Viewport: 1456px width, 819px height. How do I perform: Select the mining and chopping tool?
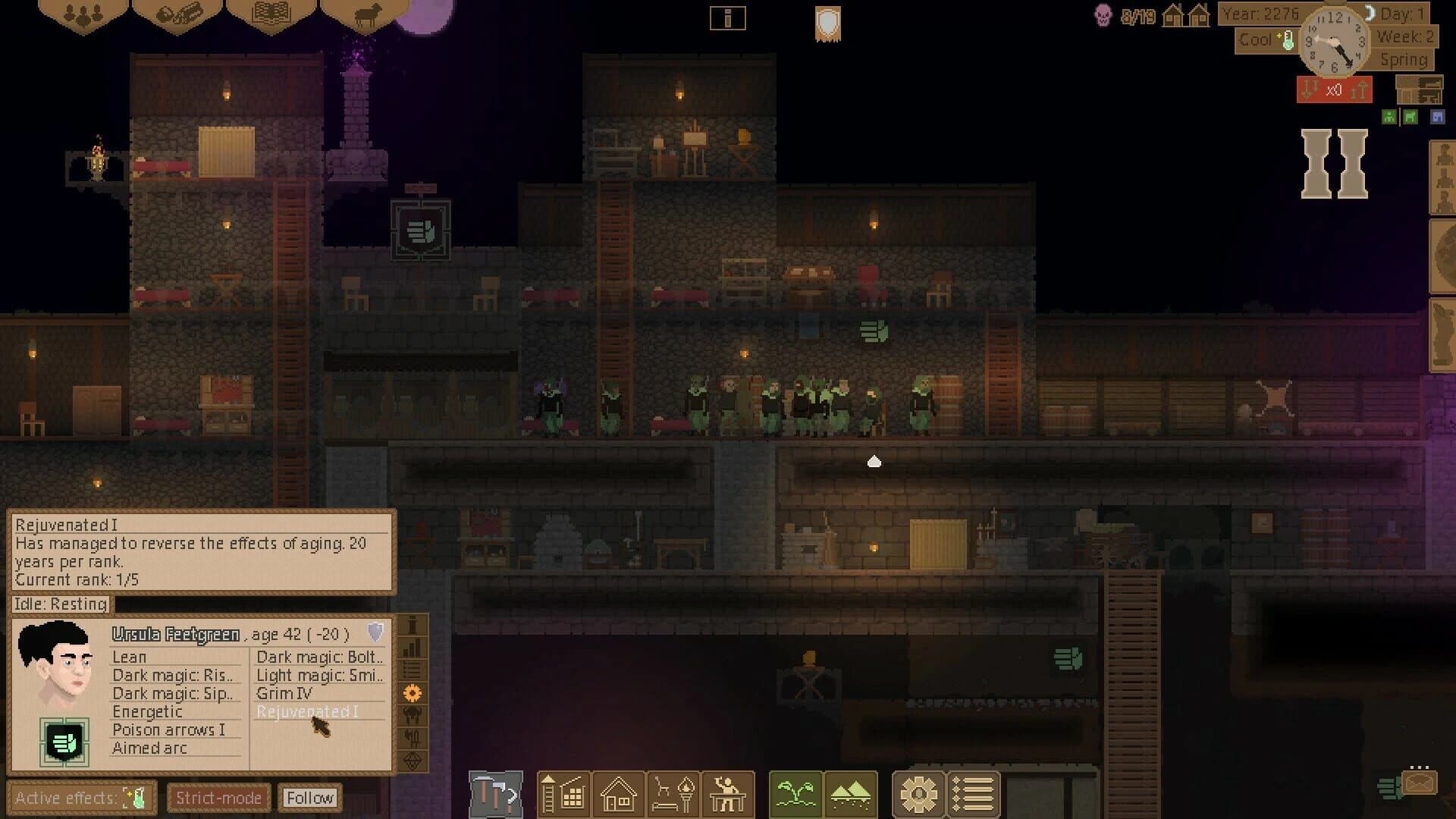click(497, 794)
